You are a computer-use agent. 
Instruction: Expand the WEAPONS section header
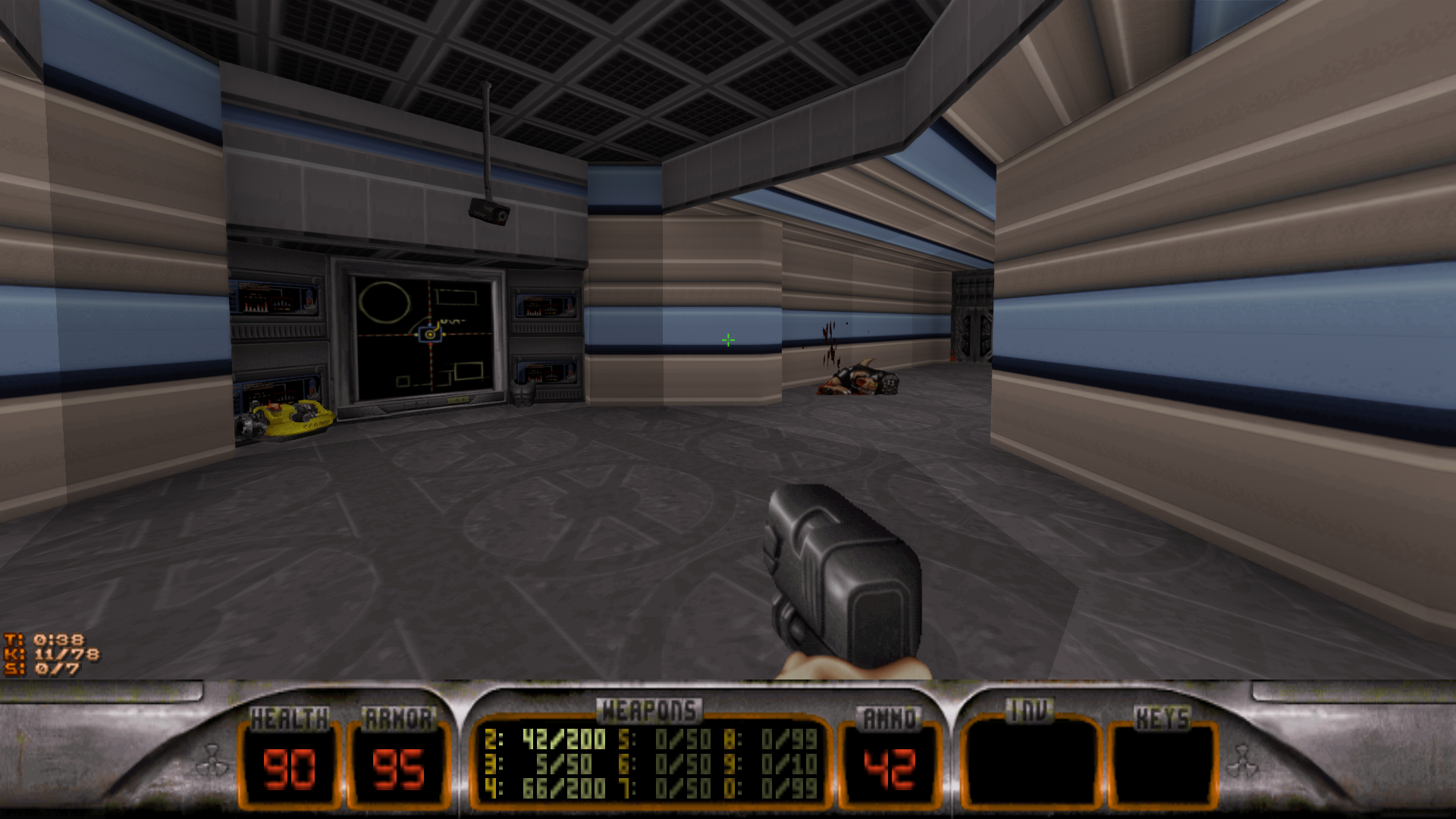(x=651, y=709)
